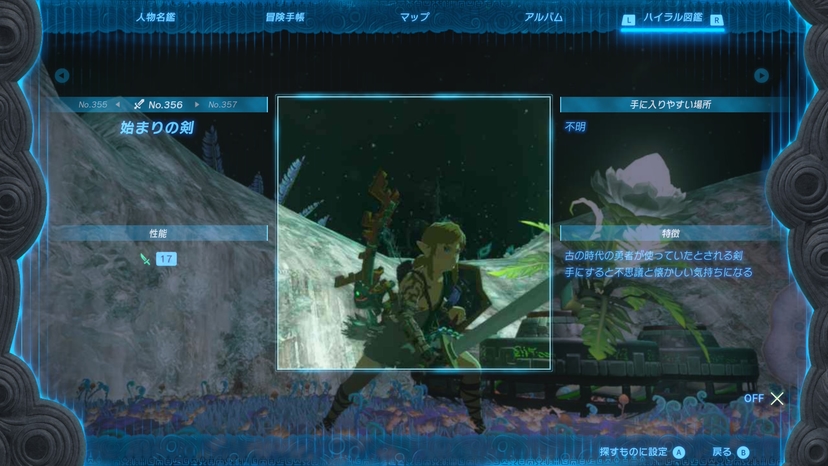Go to next entry No.357

point(222,104)
